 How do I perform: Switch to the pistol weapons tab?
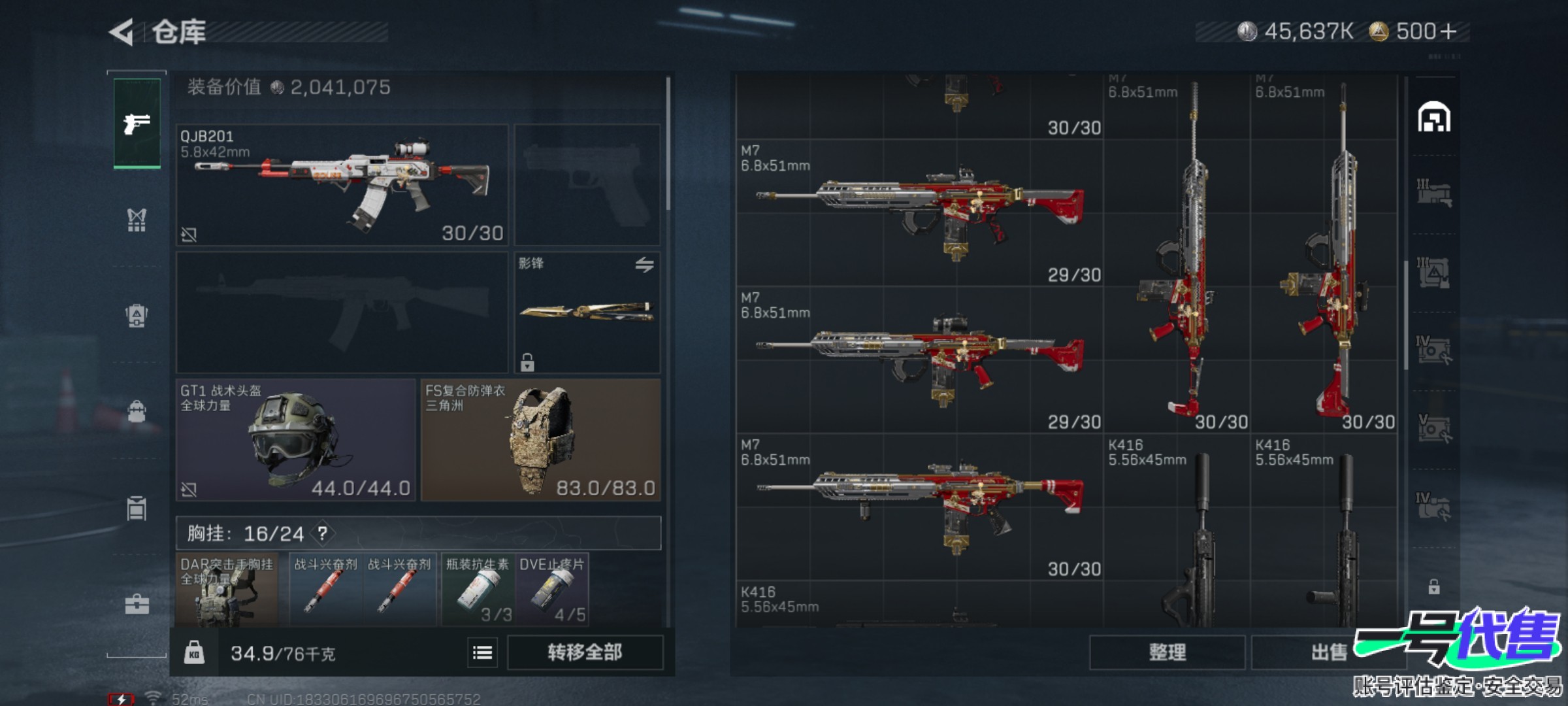click(x=137, y=123)
